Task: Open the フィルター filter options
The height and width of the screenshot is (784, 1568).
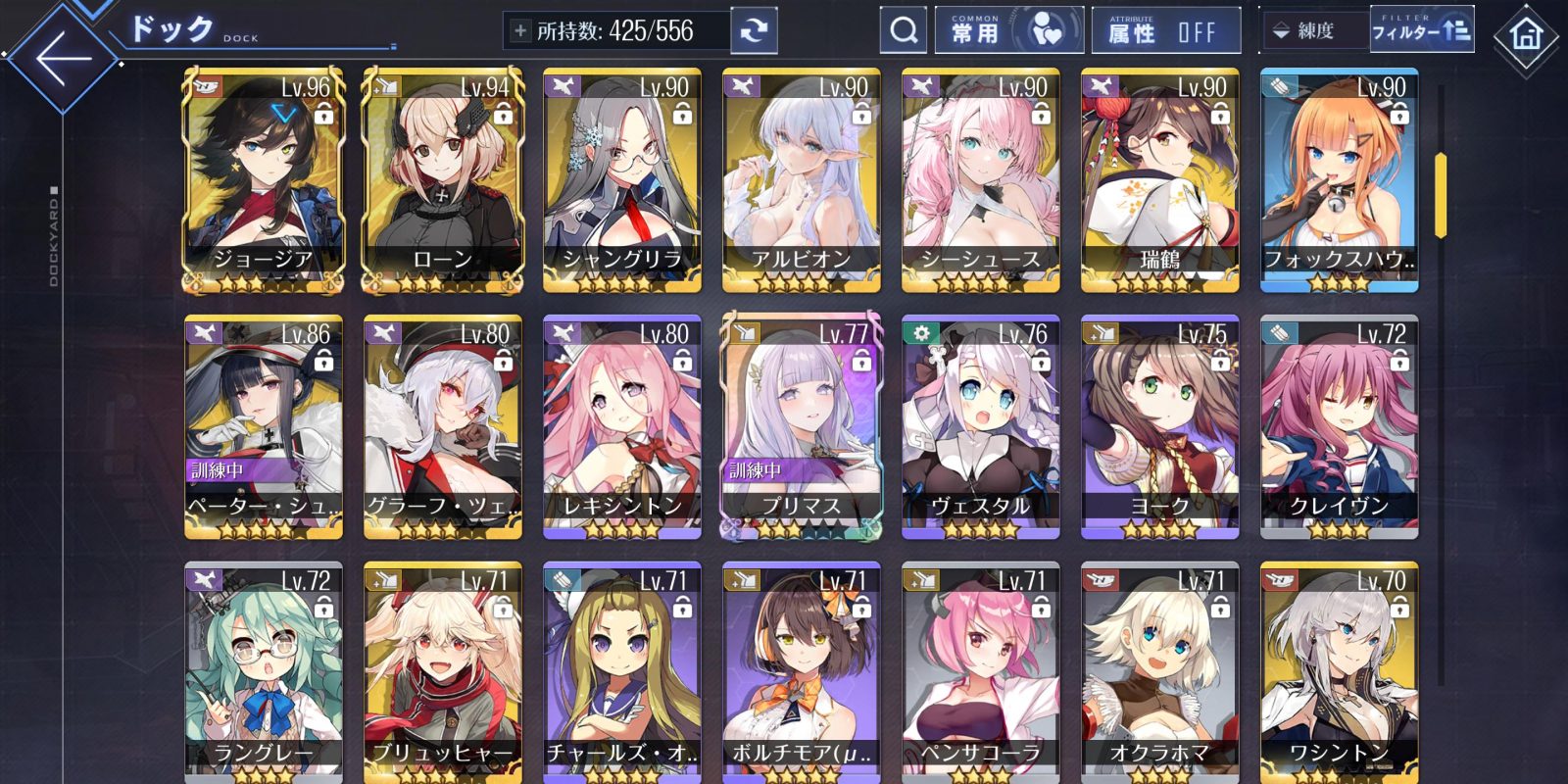Action: pos(1420,31)
